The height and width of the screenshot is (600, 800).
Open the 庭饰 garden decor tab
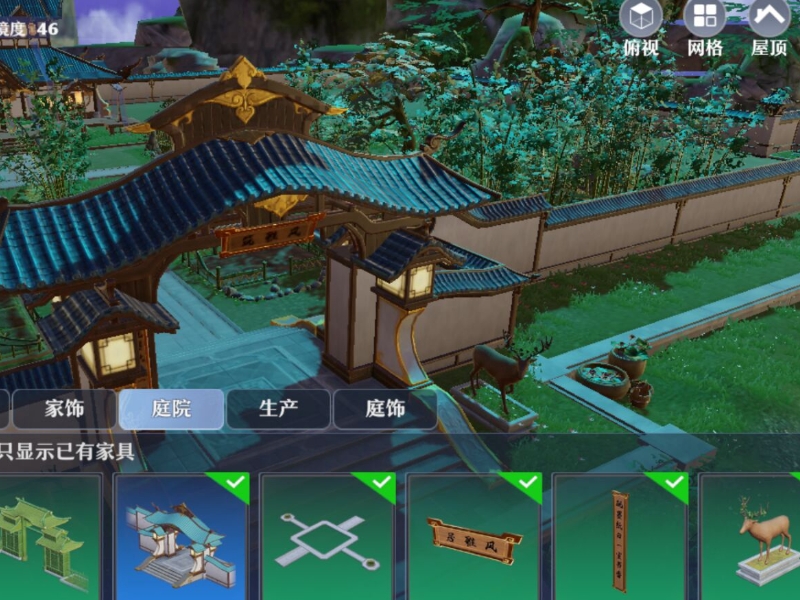[384, 409]
